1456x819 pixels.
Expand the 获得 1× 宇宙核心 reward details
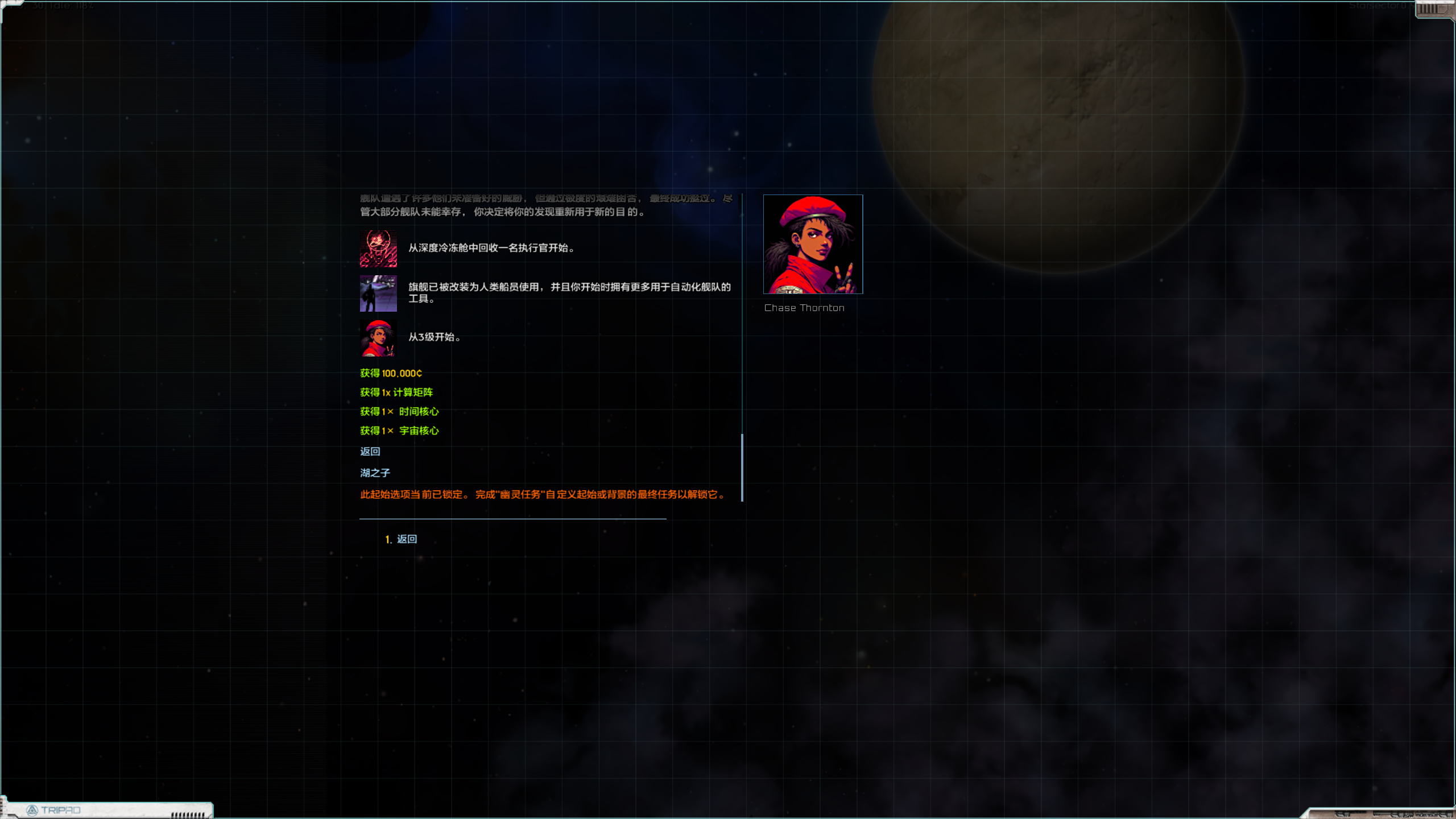tap(400, 431)
